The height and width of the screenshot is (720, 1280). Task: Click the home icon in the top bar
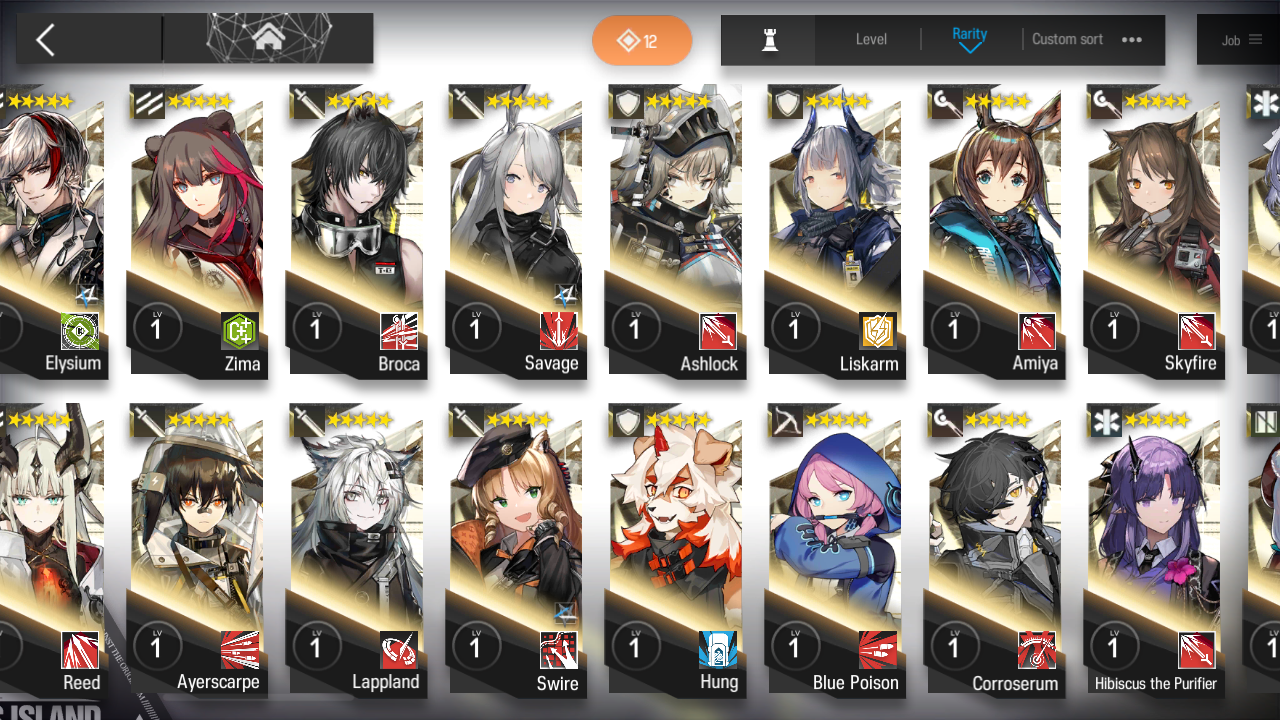tap(267, 38)
